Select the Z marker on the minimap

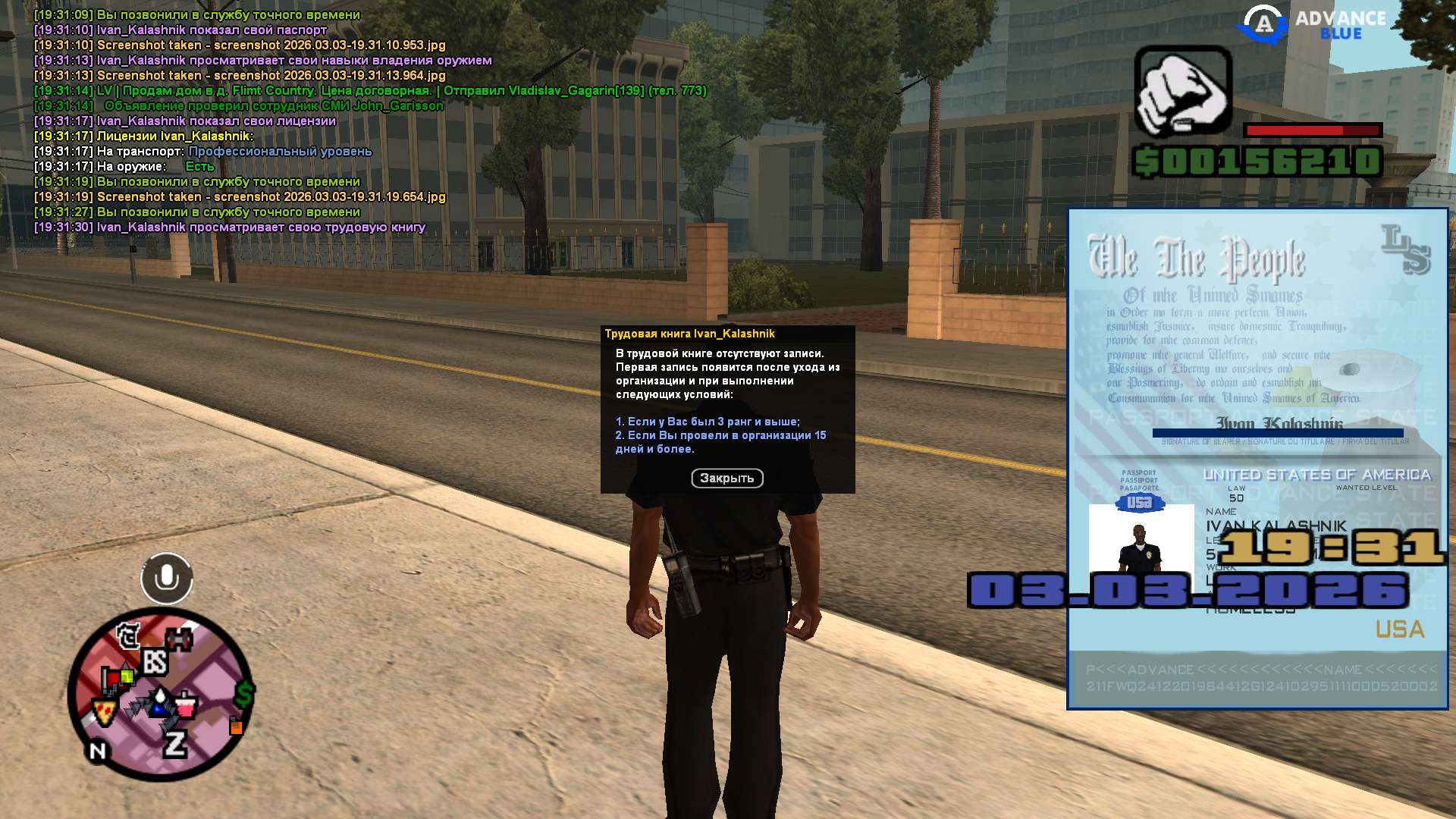tap(175, 744)
